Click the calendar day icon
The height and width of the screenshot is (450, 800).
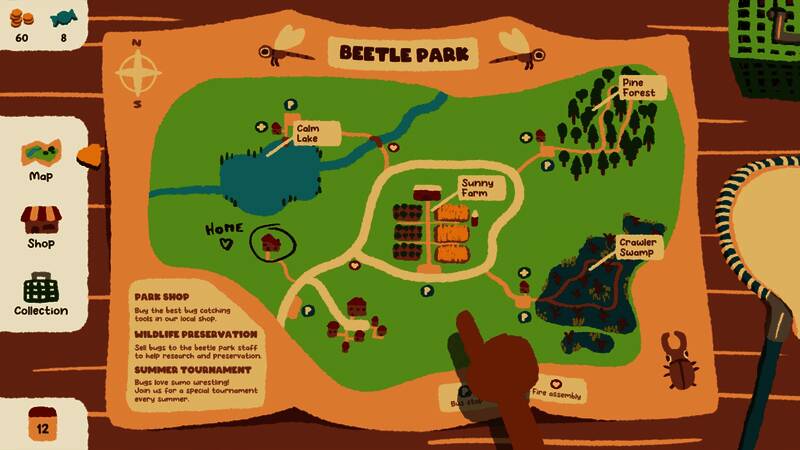(x=43, y=423)
